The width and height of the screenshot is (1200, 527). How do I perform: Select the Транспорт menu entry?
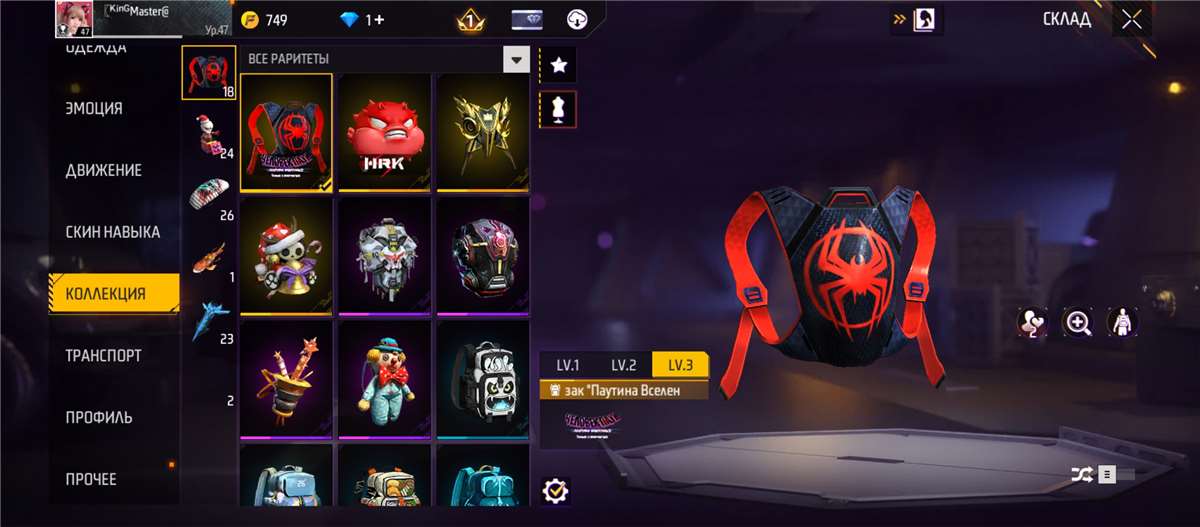103,355
